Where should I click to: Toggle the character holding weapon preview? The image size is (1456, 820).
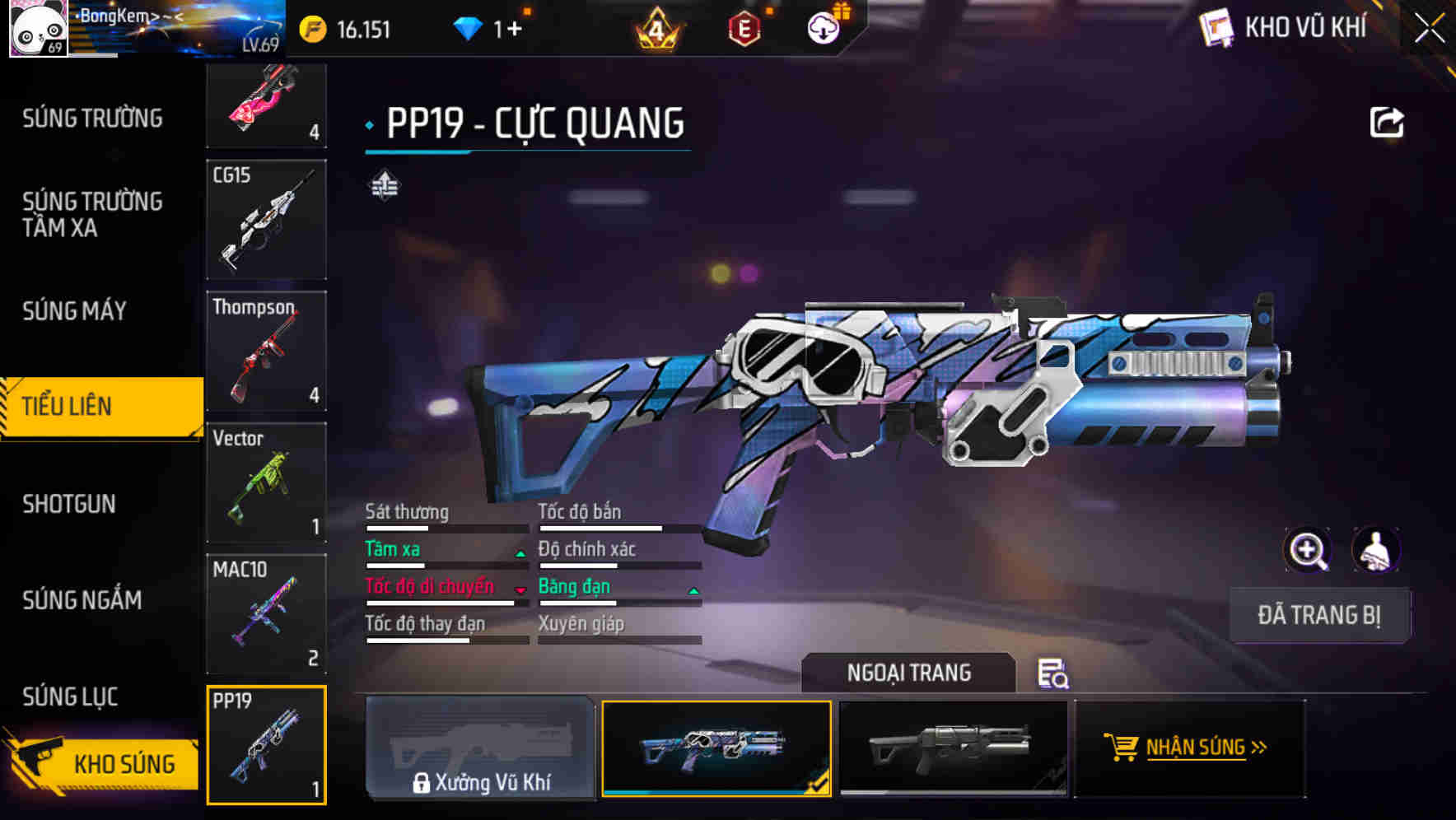(x=1375, y=549)
